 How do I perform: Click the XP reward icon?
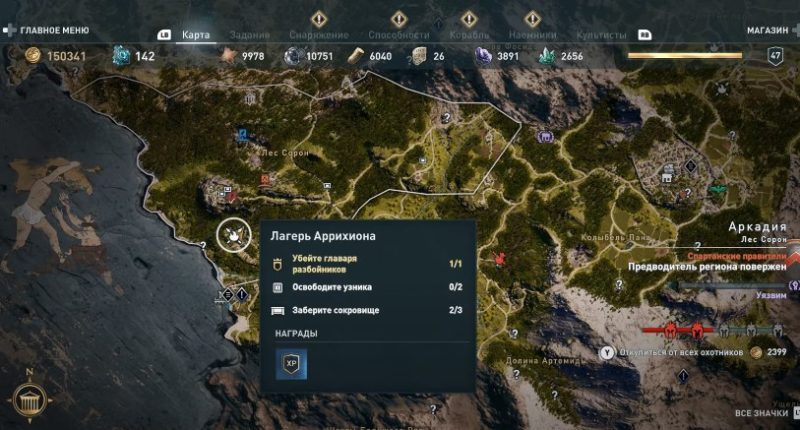291,364
